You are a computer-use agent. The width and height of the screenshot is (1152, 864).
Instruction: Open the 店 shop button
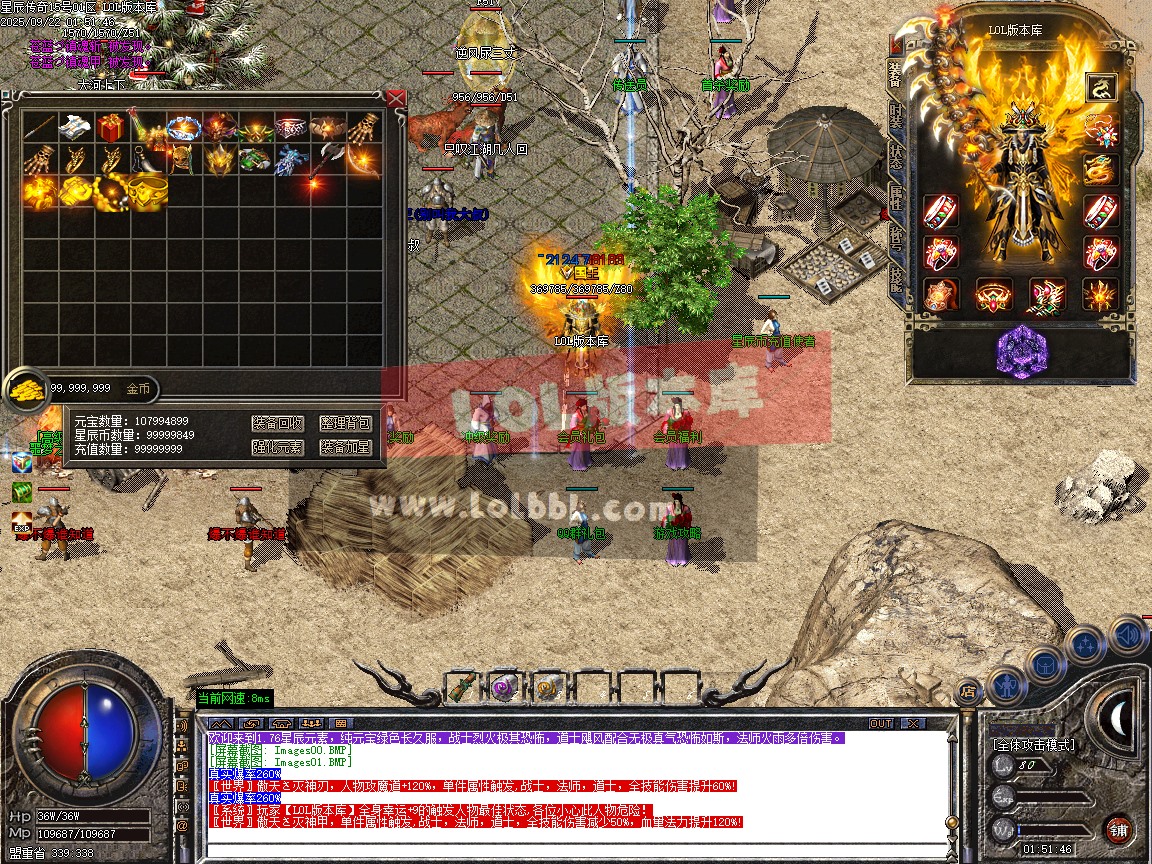967,690
